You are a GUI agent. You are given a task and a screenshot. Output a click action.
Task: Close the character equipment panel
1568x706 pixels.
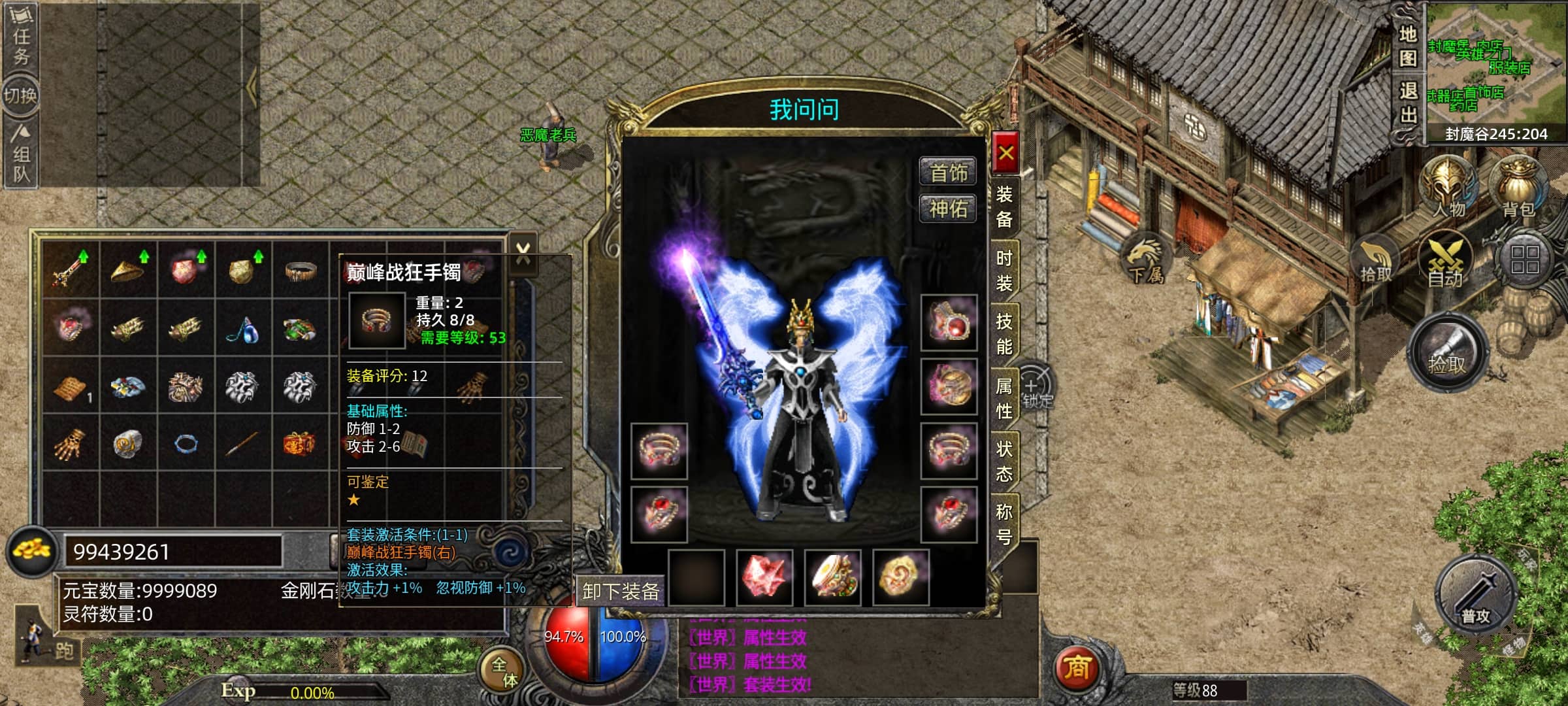coord(1005,154)
